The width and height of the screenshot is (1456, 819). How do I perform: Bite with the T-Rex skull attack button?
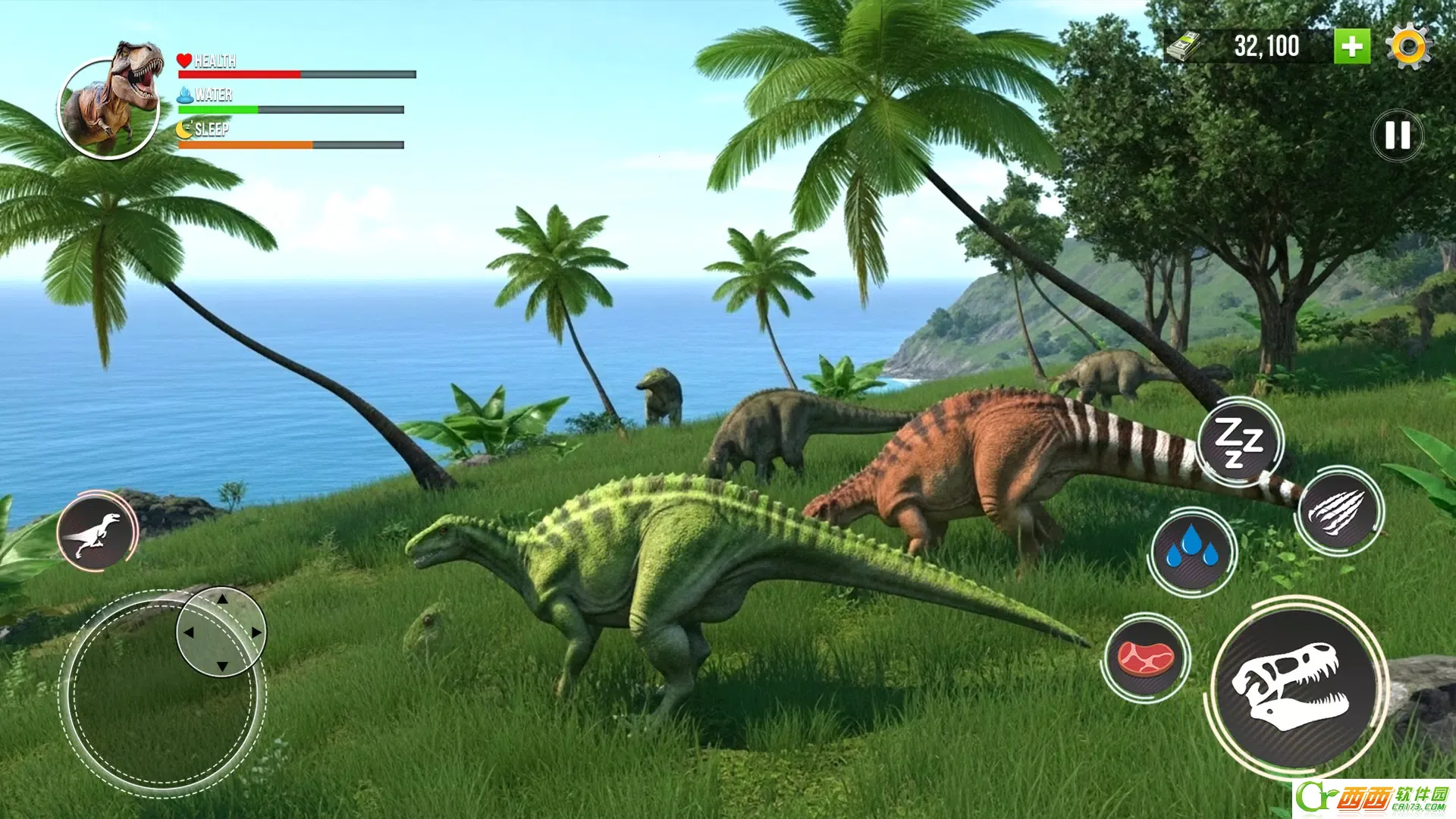coord(1295,686)
